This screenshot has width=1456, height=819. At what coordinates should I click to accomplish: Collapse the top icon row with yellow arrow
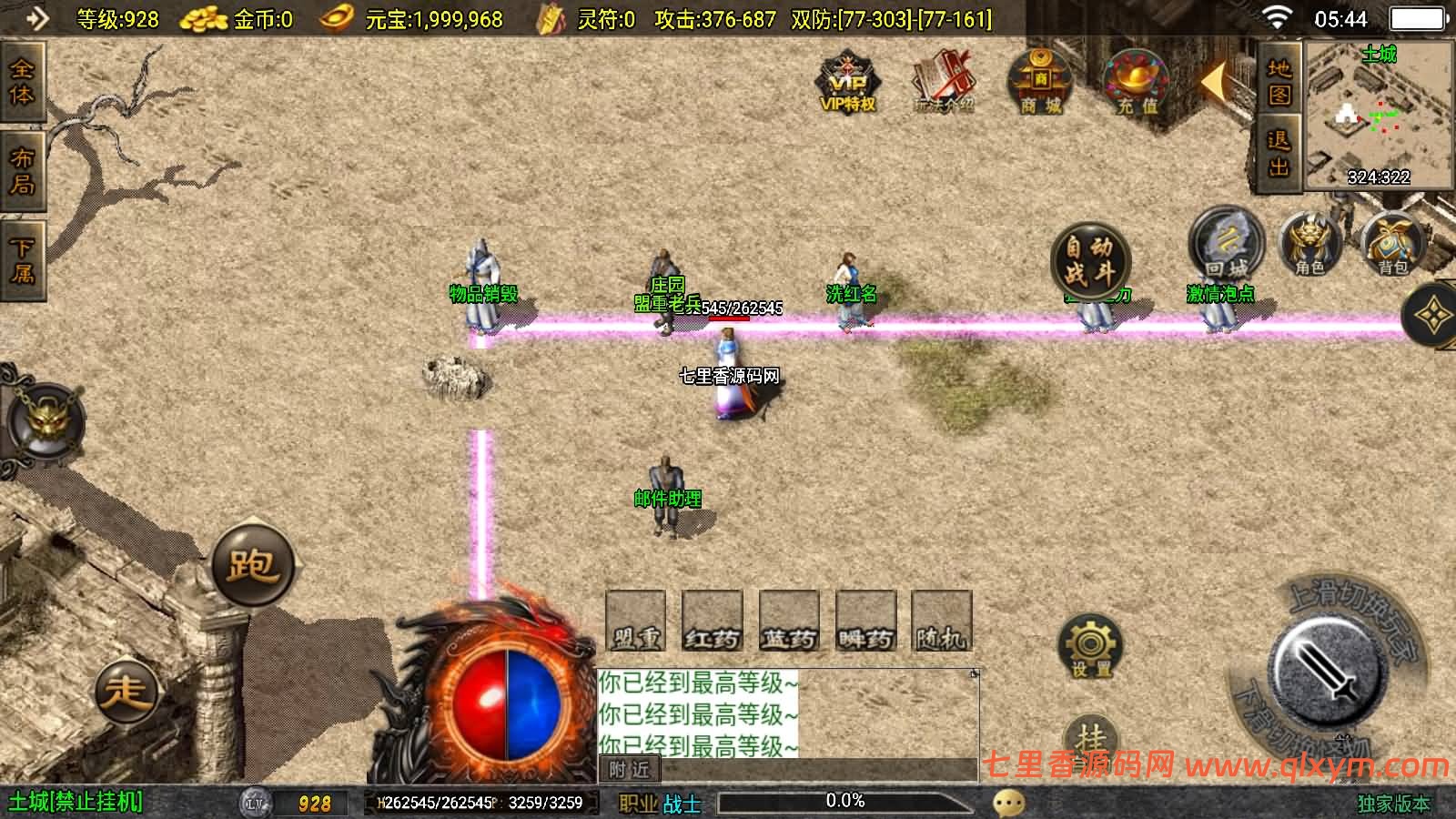point(1214,83)
